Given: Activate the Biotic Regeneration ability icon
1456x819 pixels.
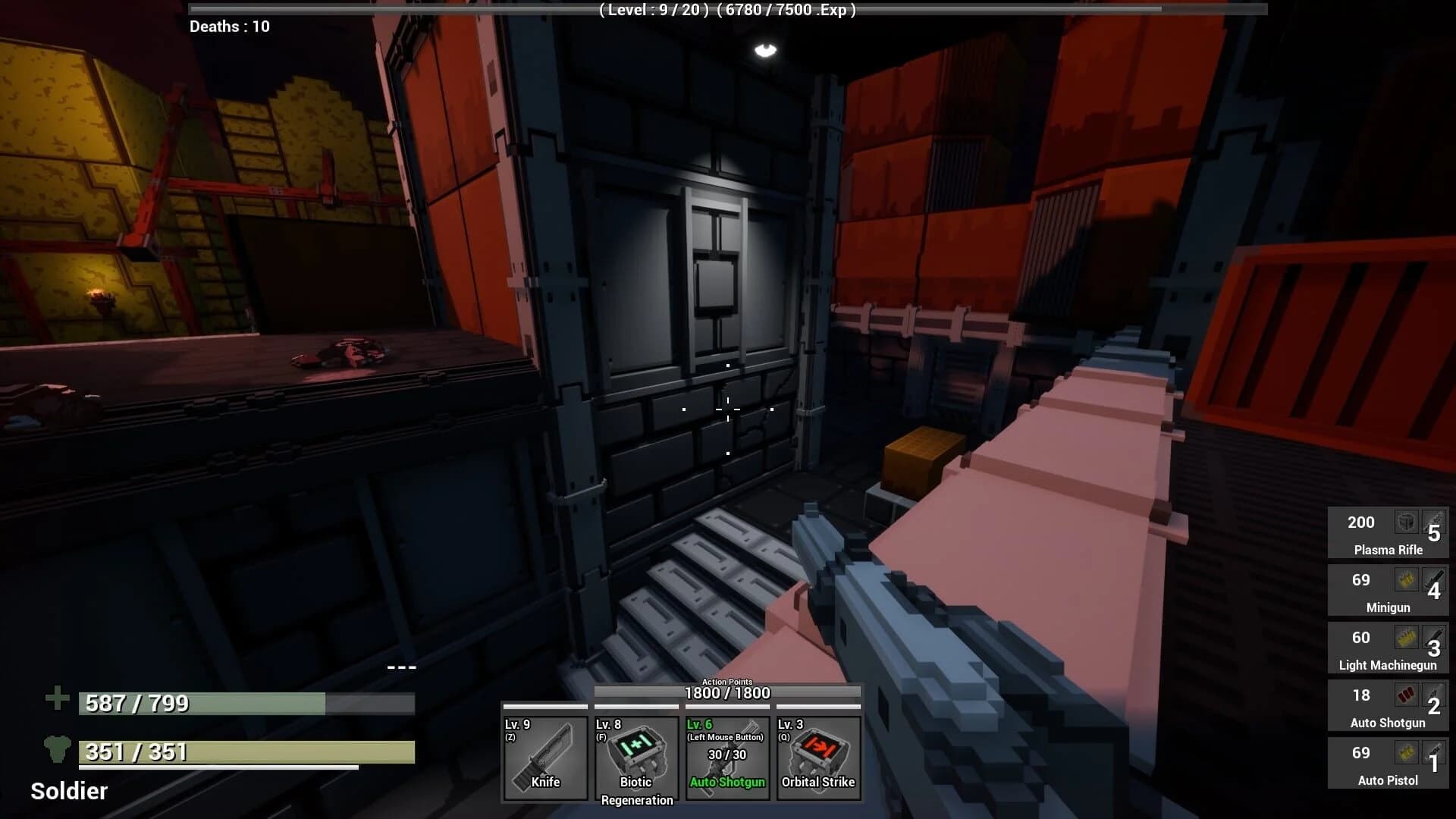Looking at the screenshot, I should (x=635, y=758).
